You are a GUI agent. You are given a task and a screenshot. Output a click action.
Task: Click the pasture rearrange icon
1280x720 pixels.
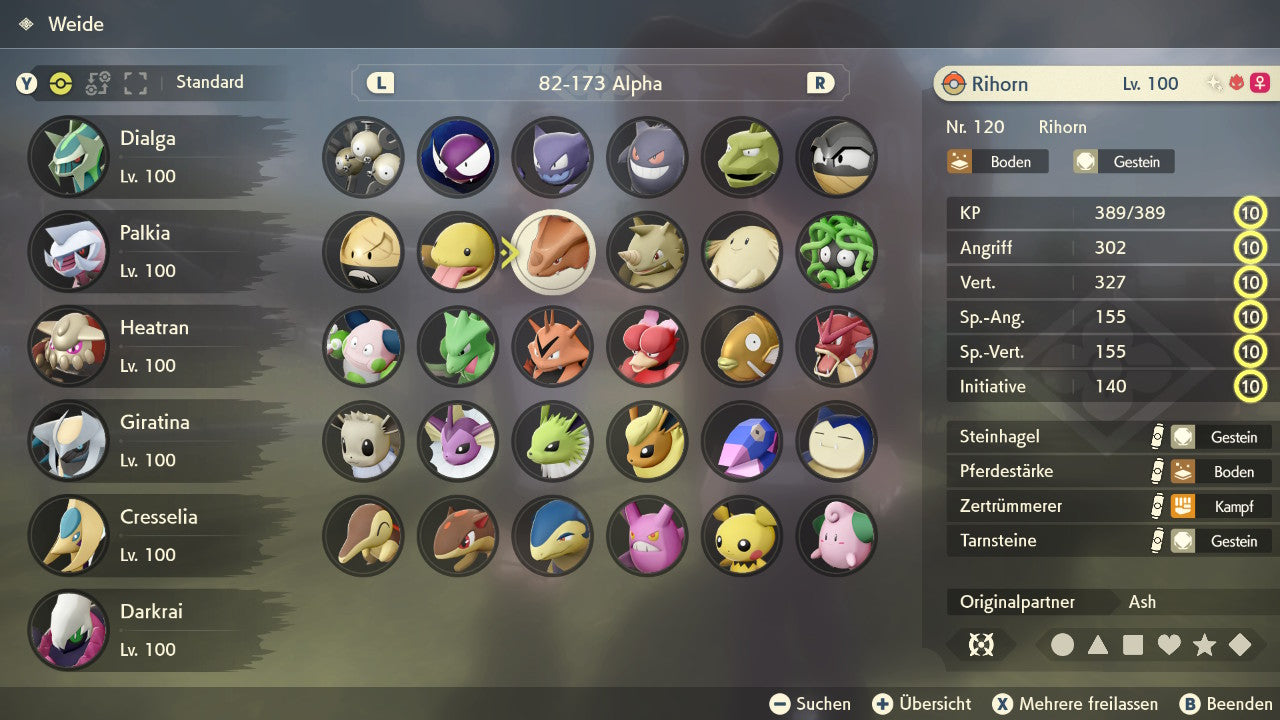pos(98,83)
